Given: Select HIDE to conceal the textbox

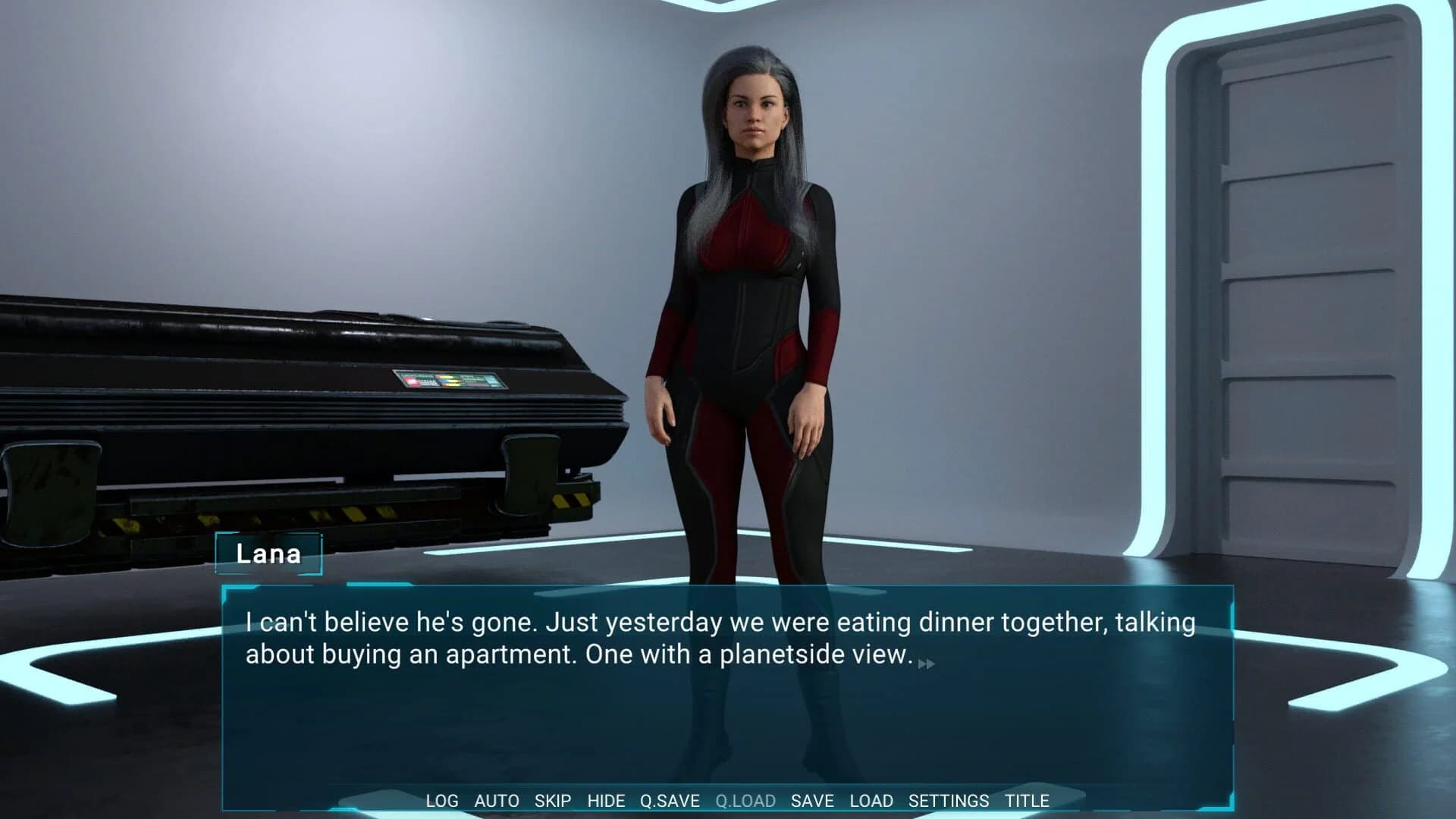Looking at the screenshot, I should (606, 800).
